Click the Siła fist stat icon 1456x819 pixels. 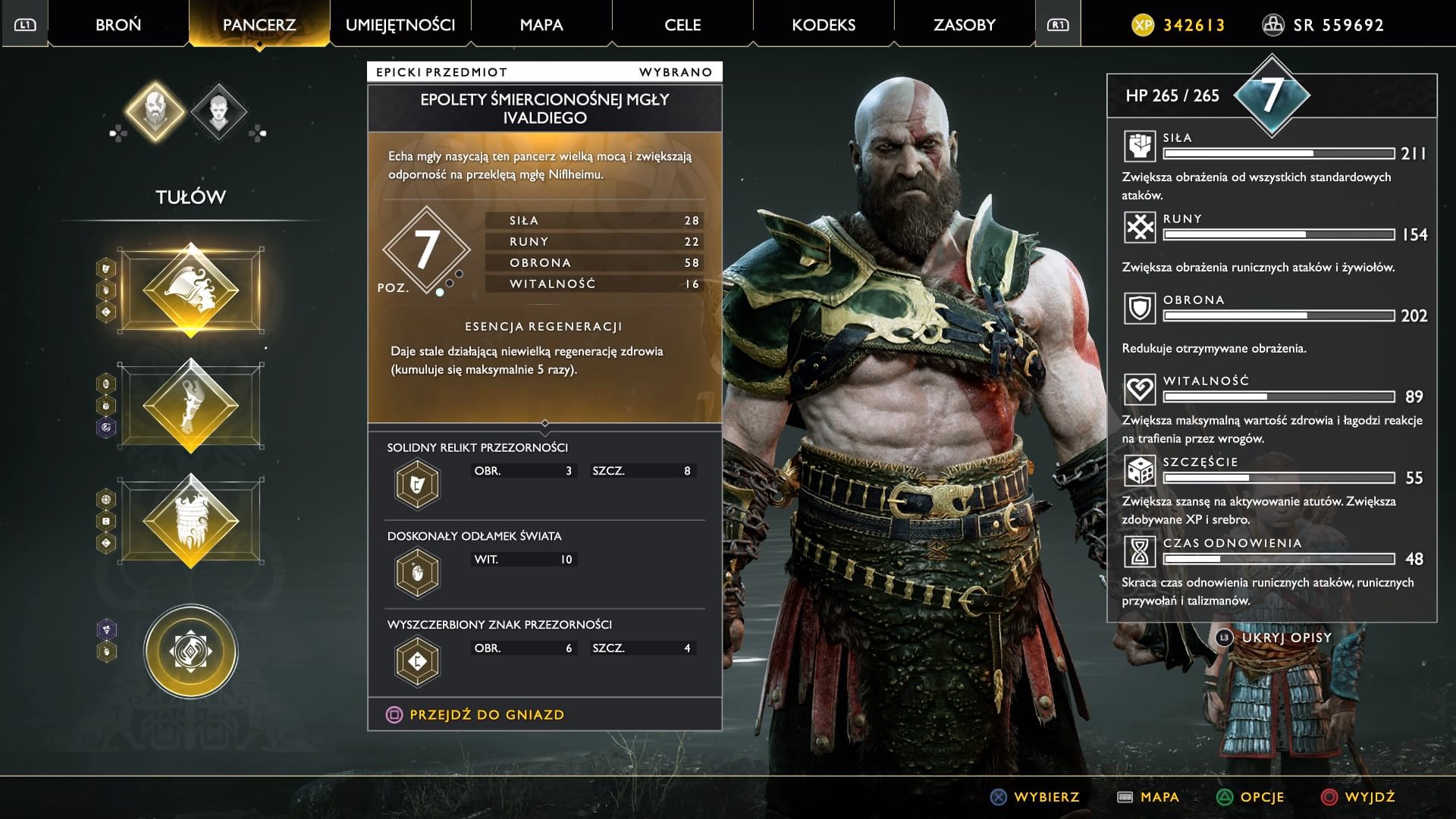pyautogui.click(x=1139, y=146)
